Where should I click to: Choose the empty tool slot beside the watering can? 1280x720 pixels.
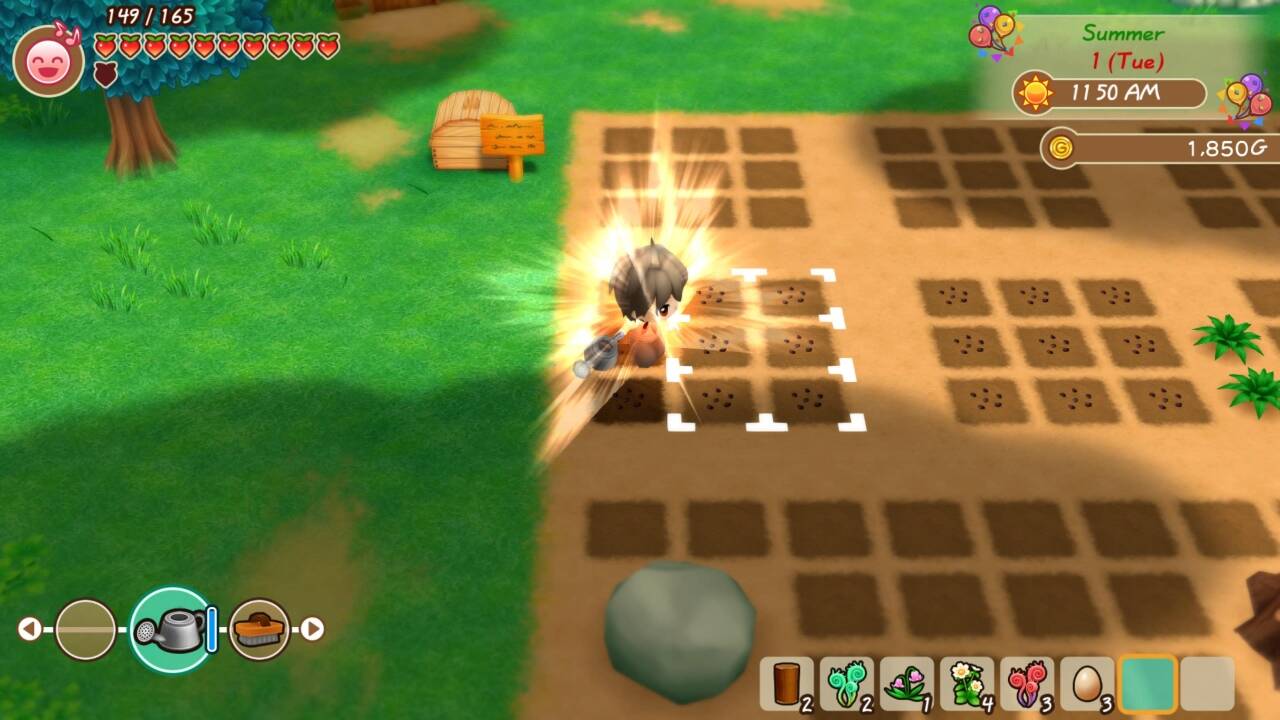coord(85,629)
